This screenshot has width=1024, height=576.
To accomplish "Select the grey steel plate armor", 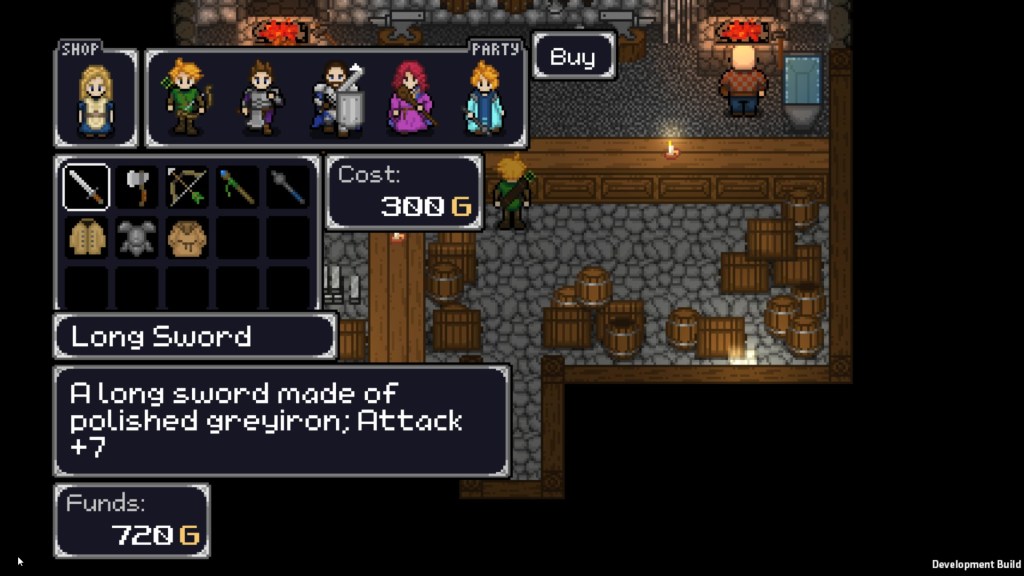I will (137, 237).
